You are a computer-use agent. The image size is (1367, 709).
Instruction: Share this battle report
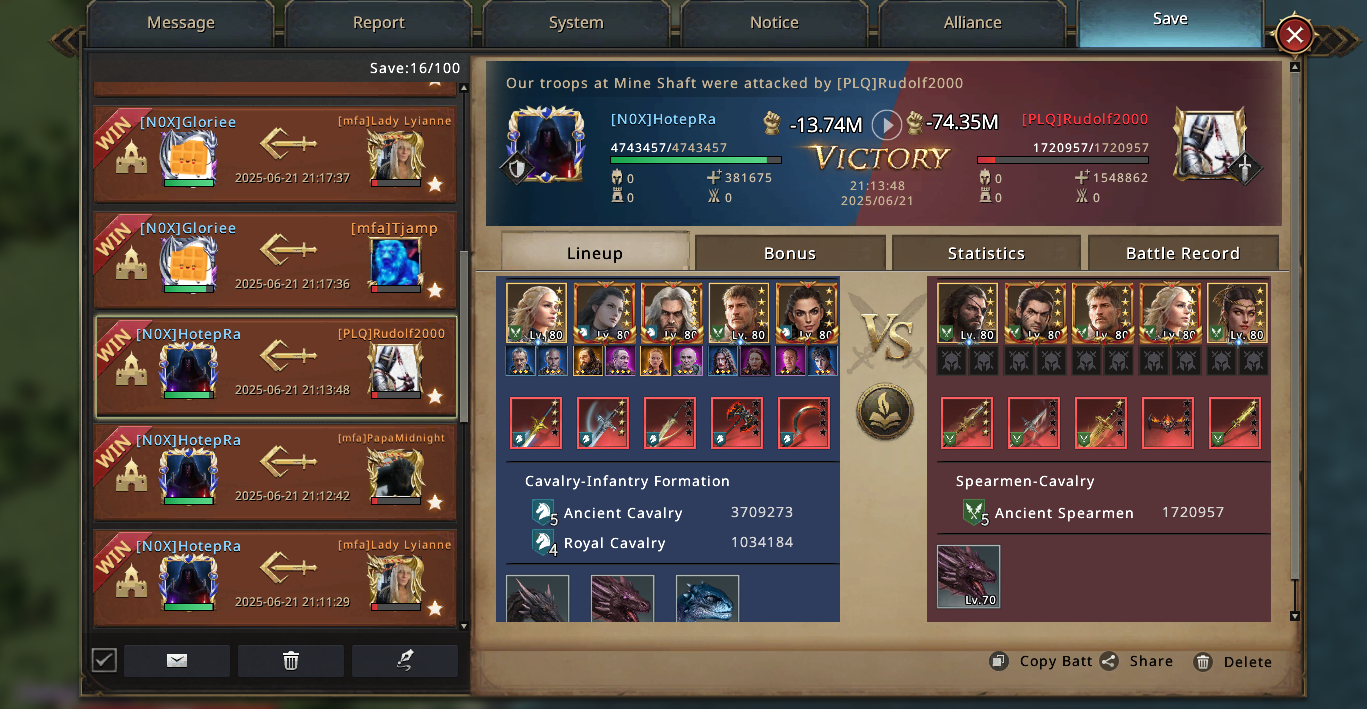pyautogui.click(x=1137, y=661)
